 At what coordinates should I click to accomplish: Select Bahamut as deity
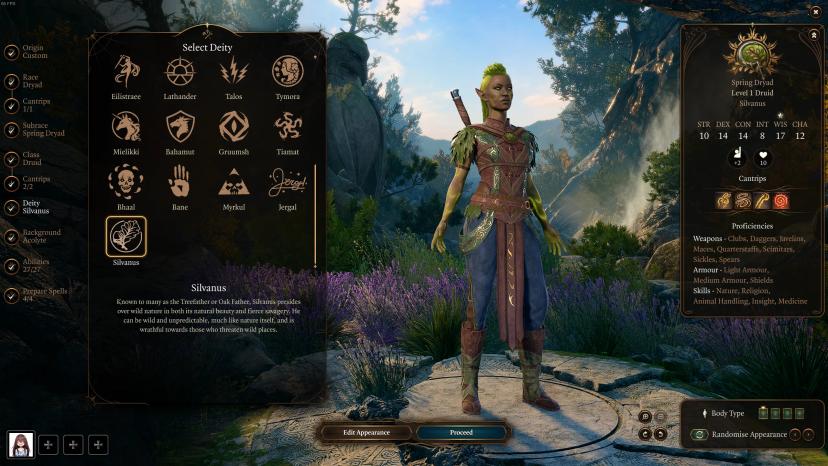click(x=180, y=126)
